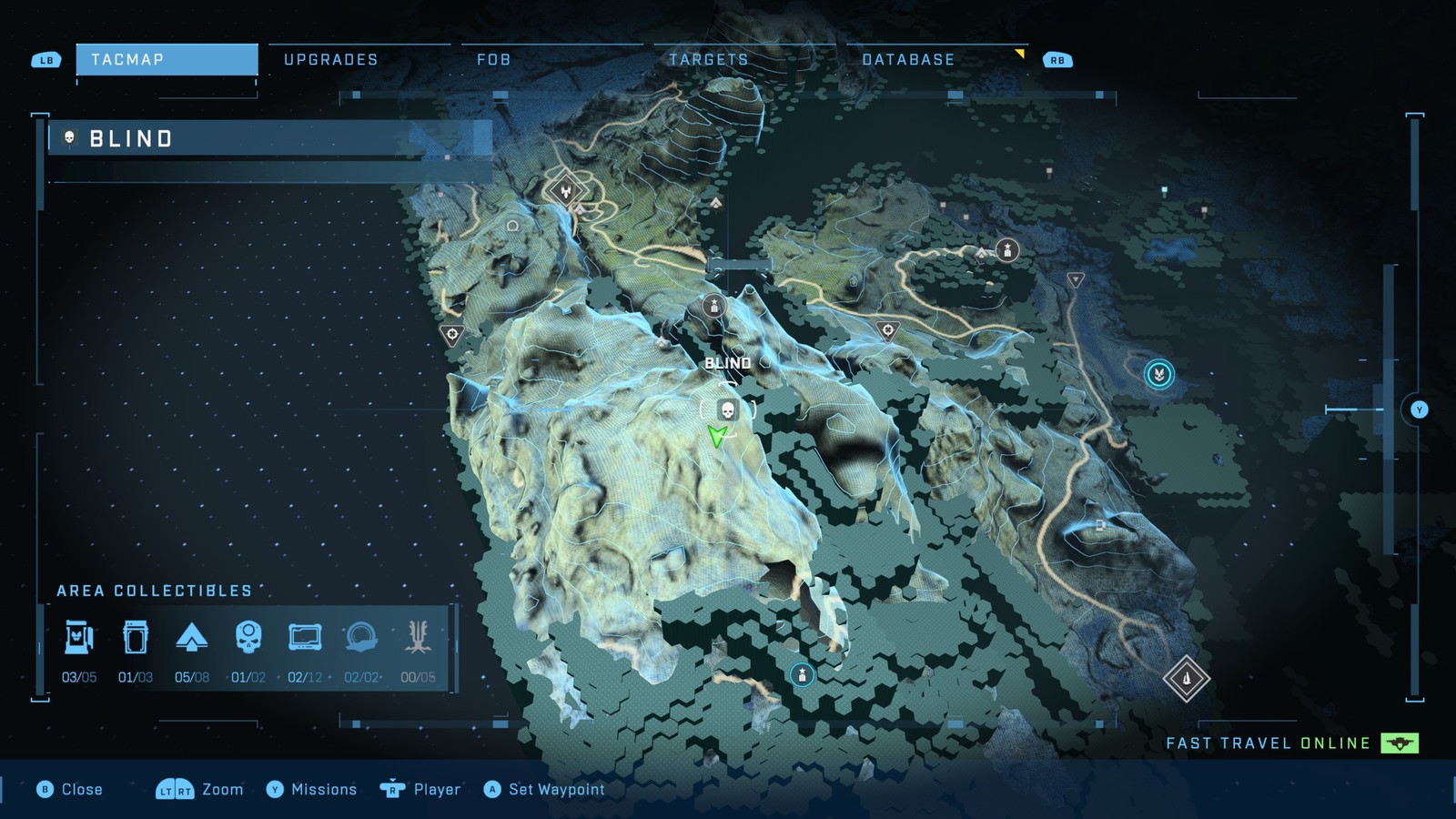
Task: Click the Spartan Core arrow collectible icon
Action: (x=192, y=637)
